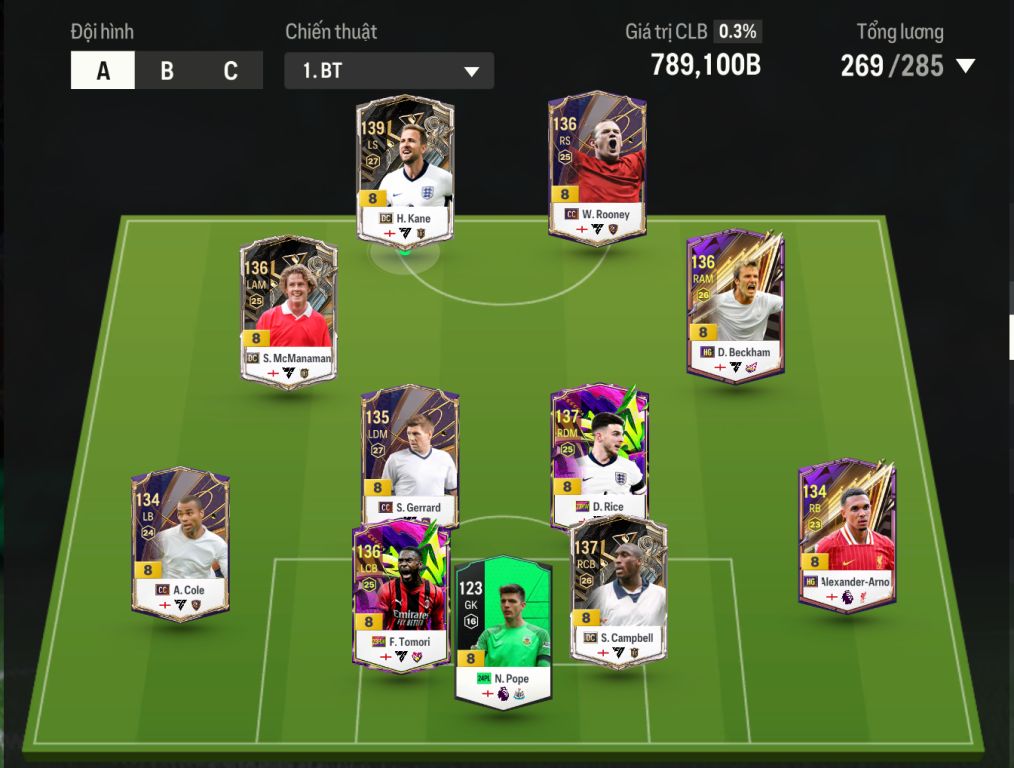
Task: Select the A. Cole player card
Action: pyautogui.click(x=180, y=544)
